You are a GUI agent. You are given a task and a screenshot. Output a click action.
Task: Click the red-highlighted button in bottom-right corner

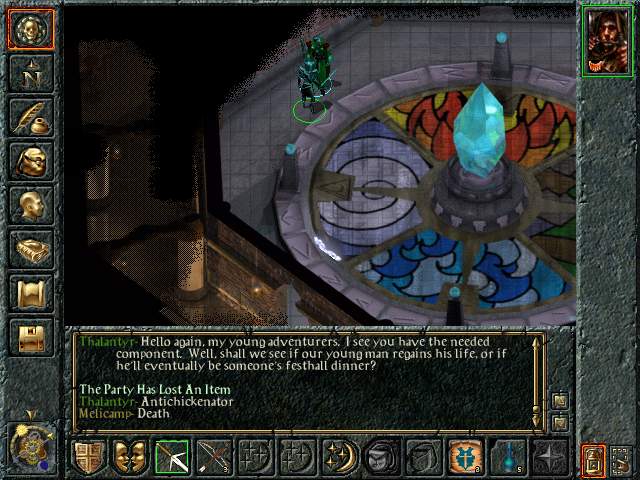[x=594, y=460]
